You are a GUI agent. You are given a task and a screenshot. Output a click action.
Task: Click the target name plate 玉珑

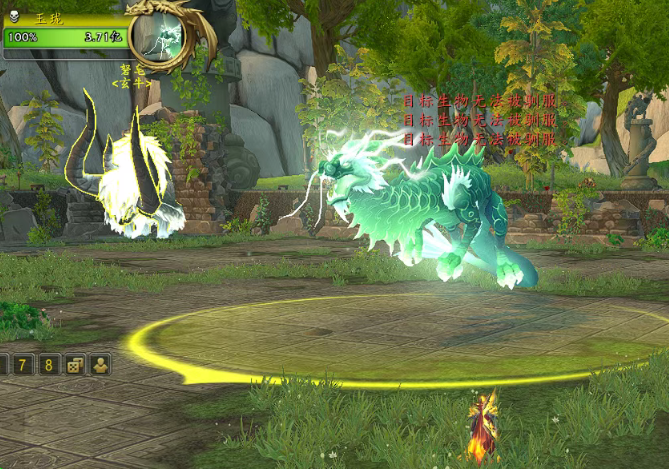[x=48, y=18]
